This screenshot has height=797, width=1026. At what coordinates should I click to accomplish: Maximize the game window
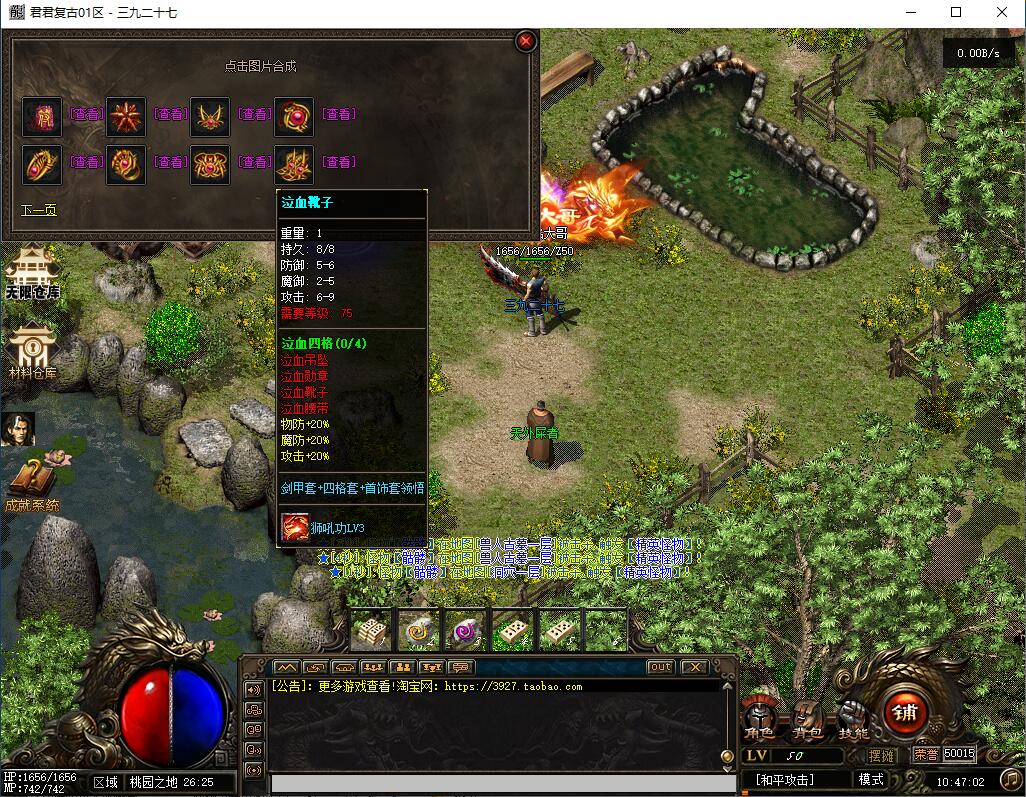[956, 13]
